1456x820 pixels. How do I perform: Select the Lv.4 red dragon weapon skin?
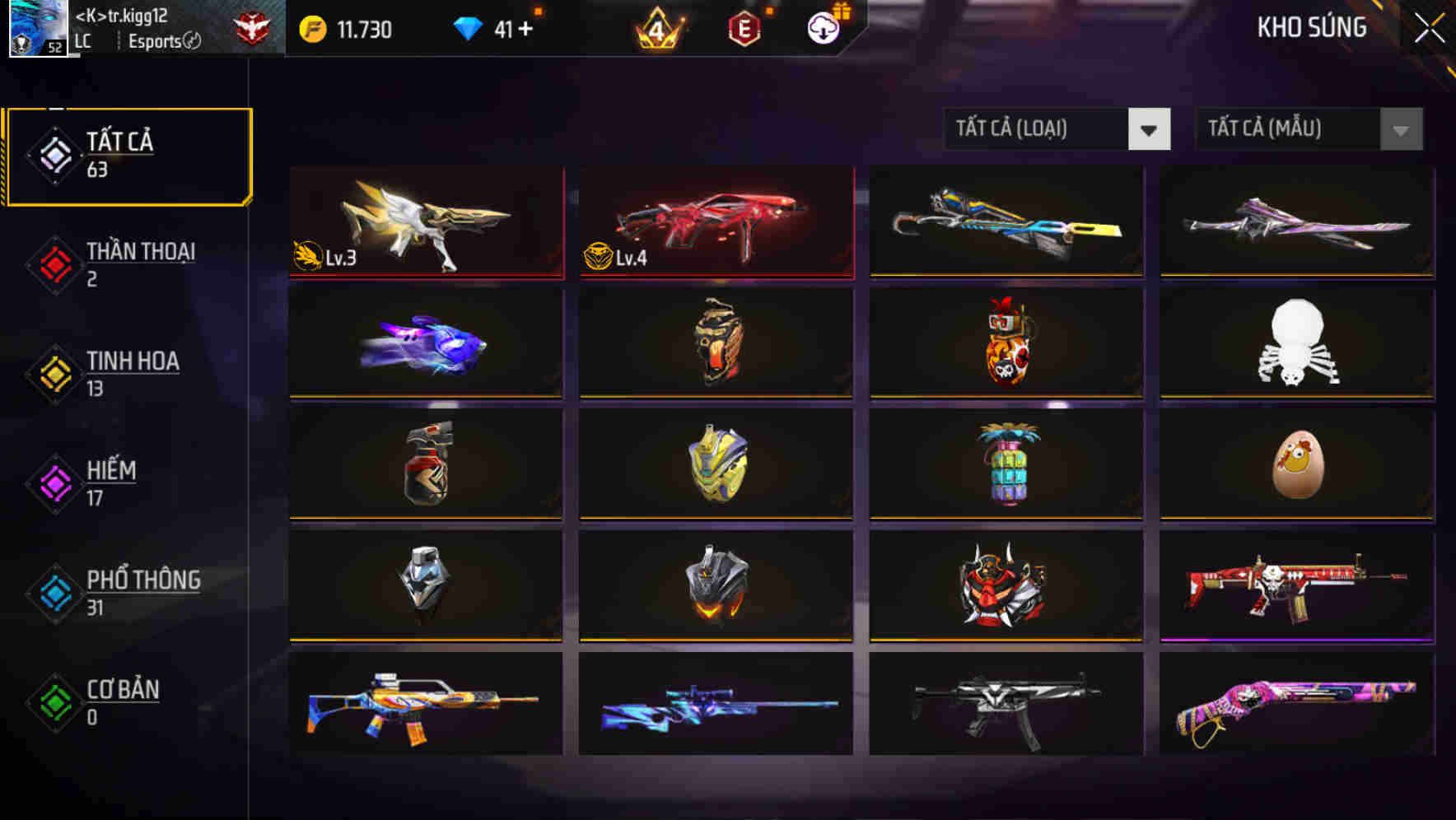click(715, 222)
